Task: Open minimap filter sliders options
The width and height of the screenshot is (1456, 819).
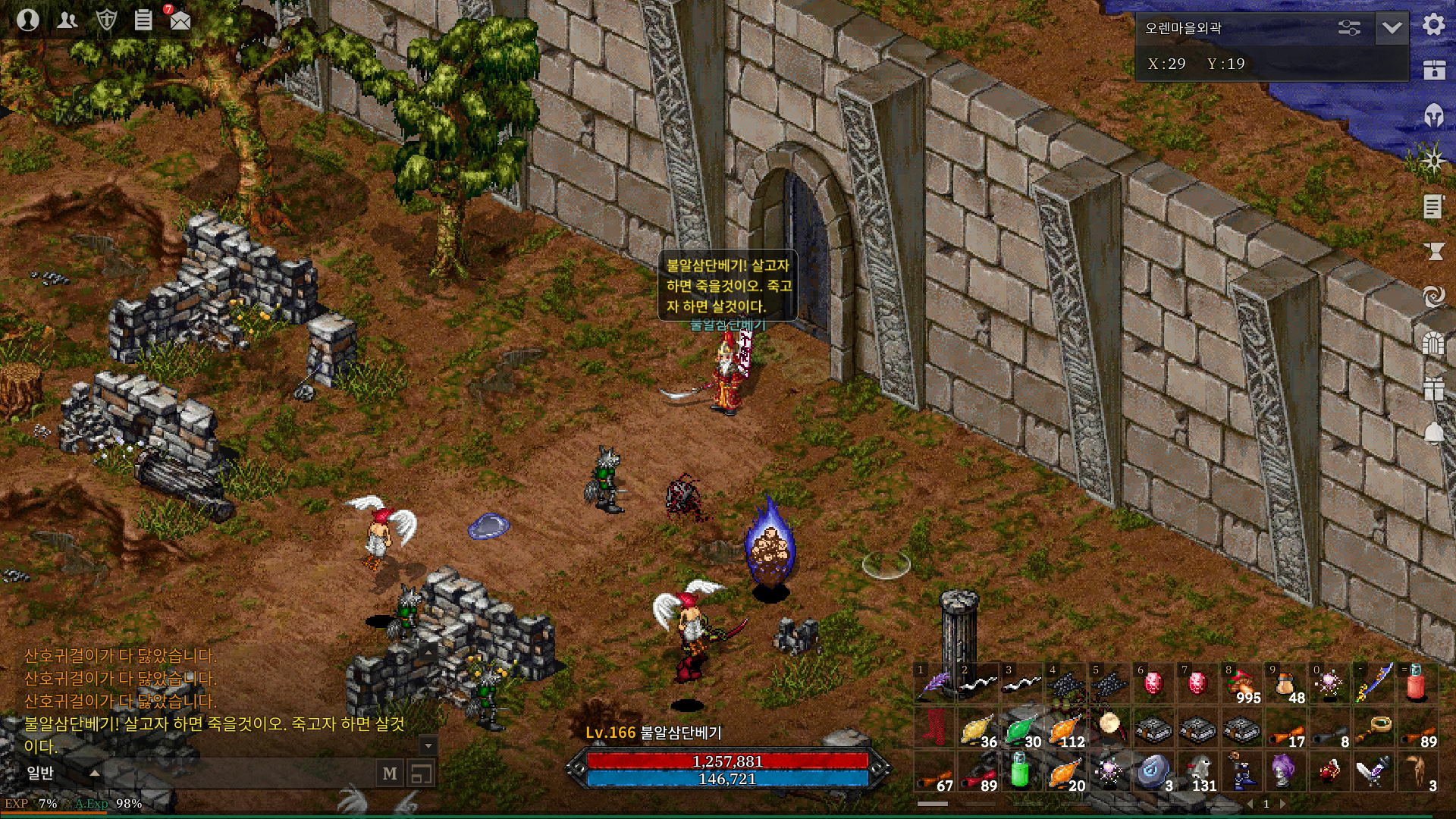Action: pyautogui.click(x=1349, y=28)
